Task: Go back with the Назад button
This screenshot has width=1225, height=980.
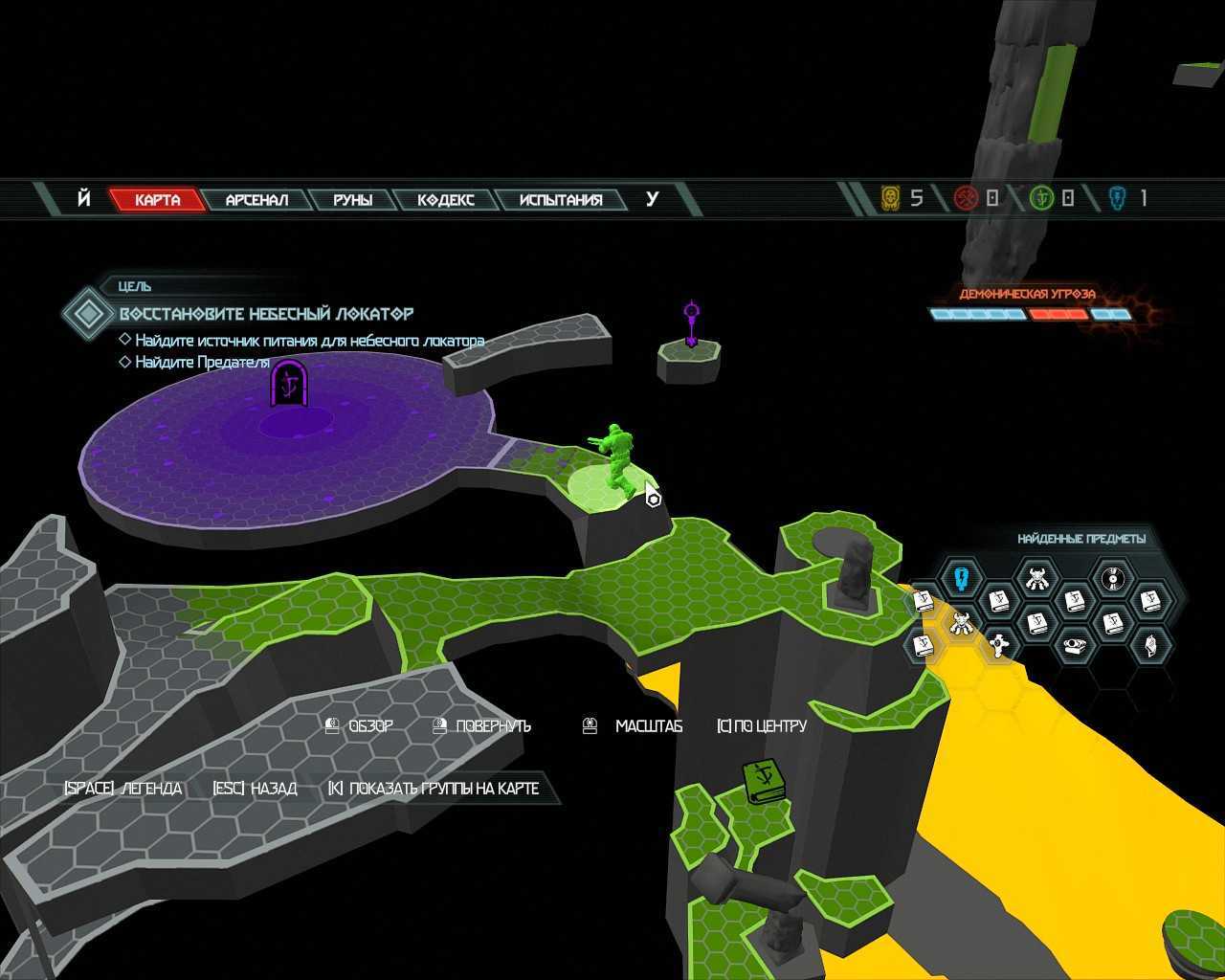Action: tap(255, 789)
